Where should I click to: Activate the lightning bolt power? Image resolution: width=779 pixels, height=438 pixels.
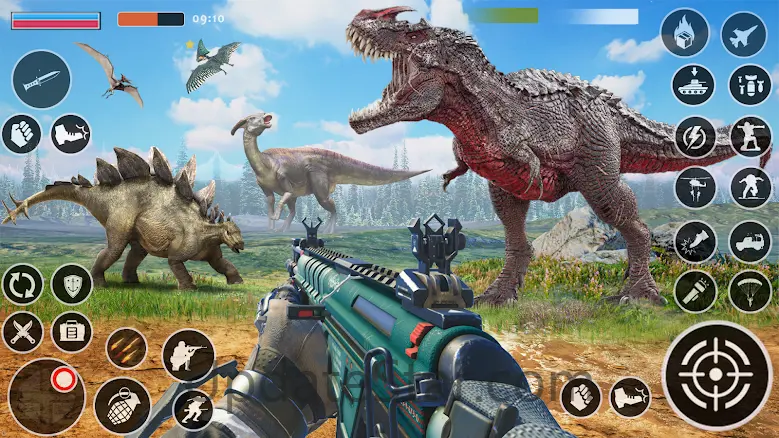(695, 137)
